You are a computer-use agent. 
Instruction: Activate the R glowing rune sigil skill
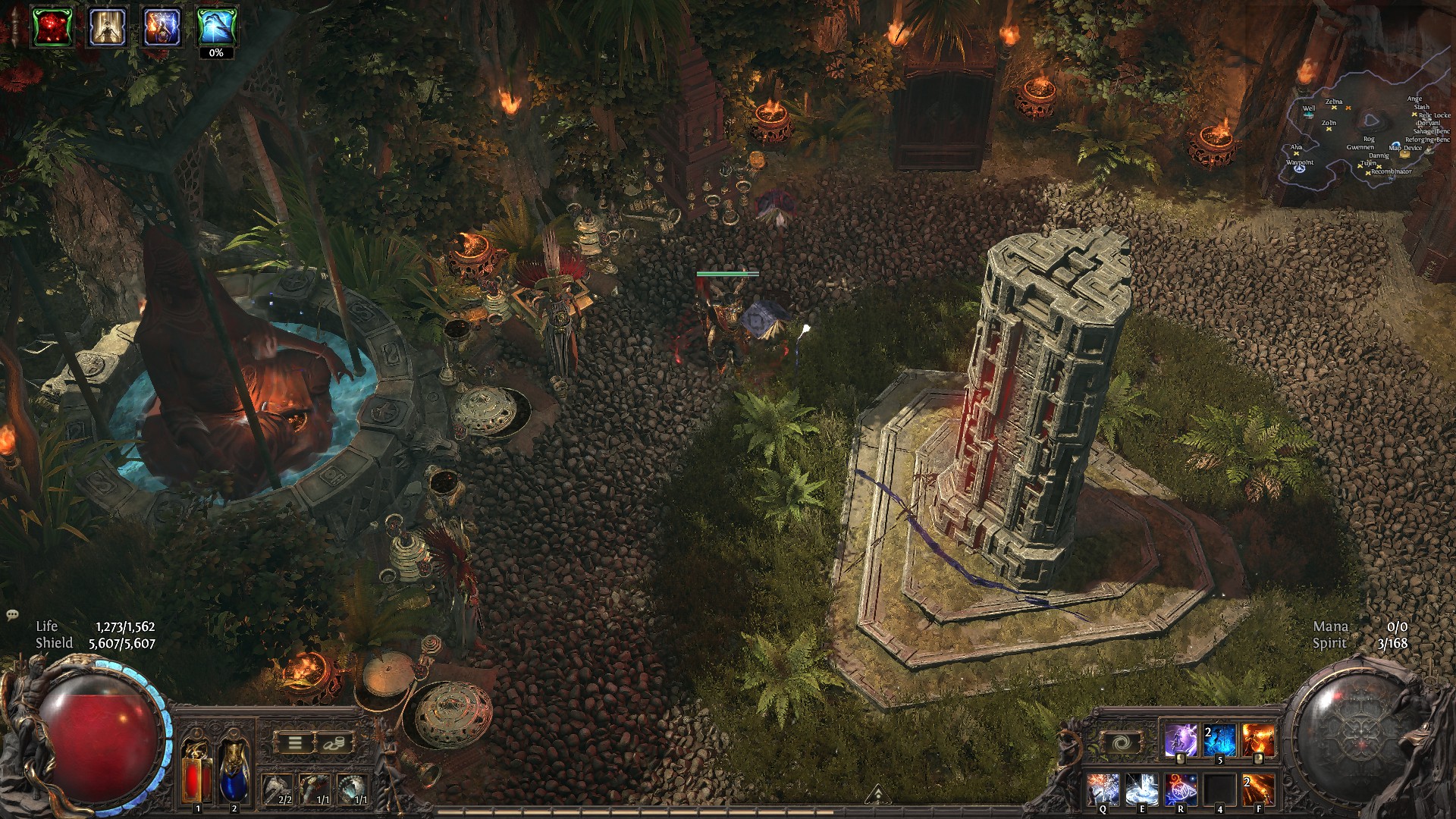coord(1181,789)
